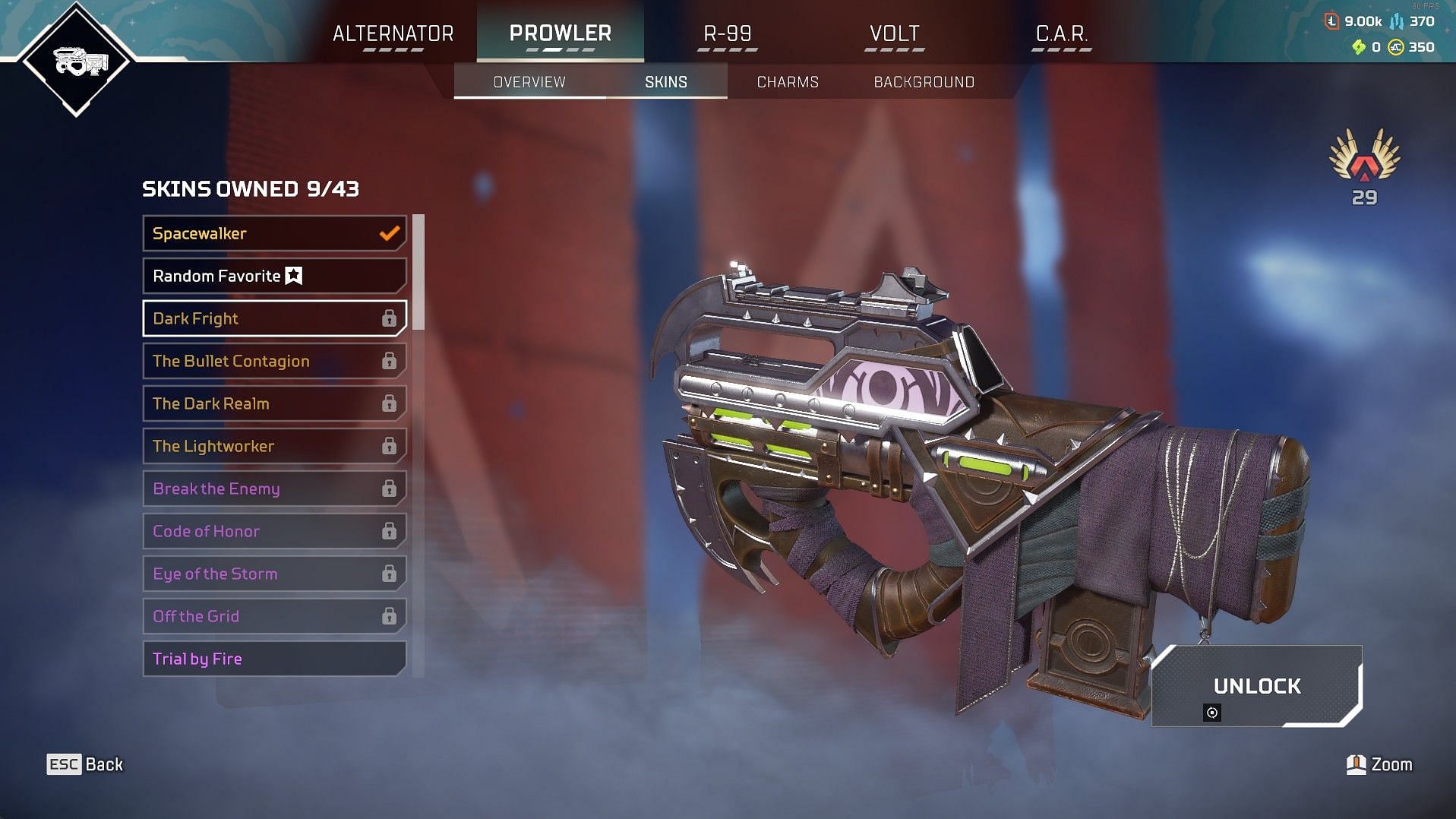Select the Trial by Fire skin

tap(274, 659)
